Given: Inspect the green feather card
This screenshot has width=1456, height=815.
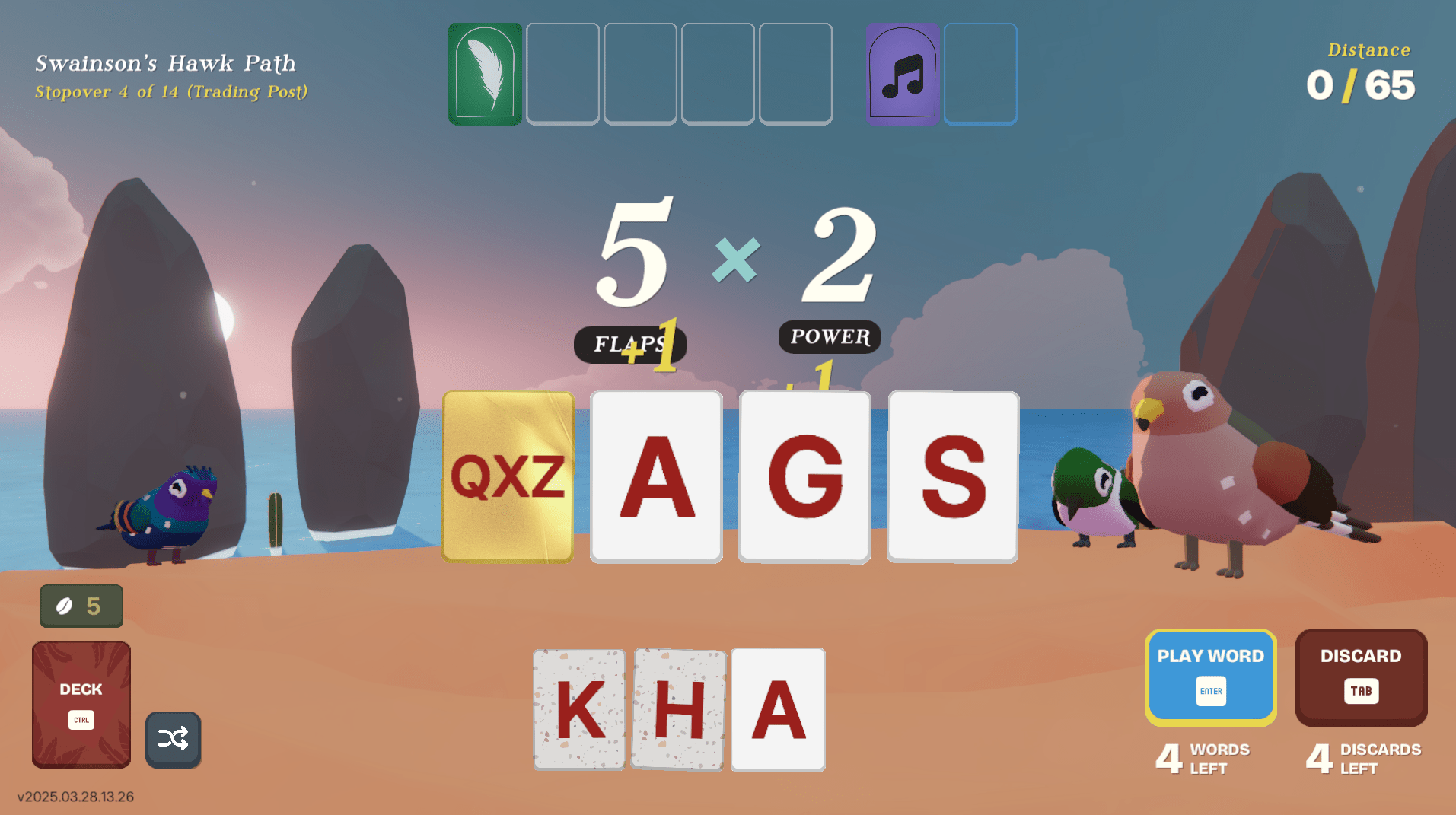Looking at the screenshot, I should tap(485, 74).
